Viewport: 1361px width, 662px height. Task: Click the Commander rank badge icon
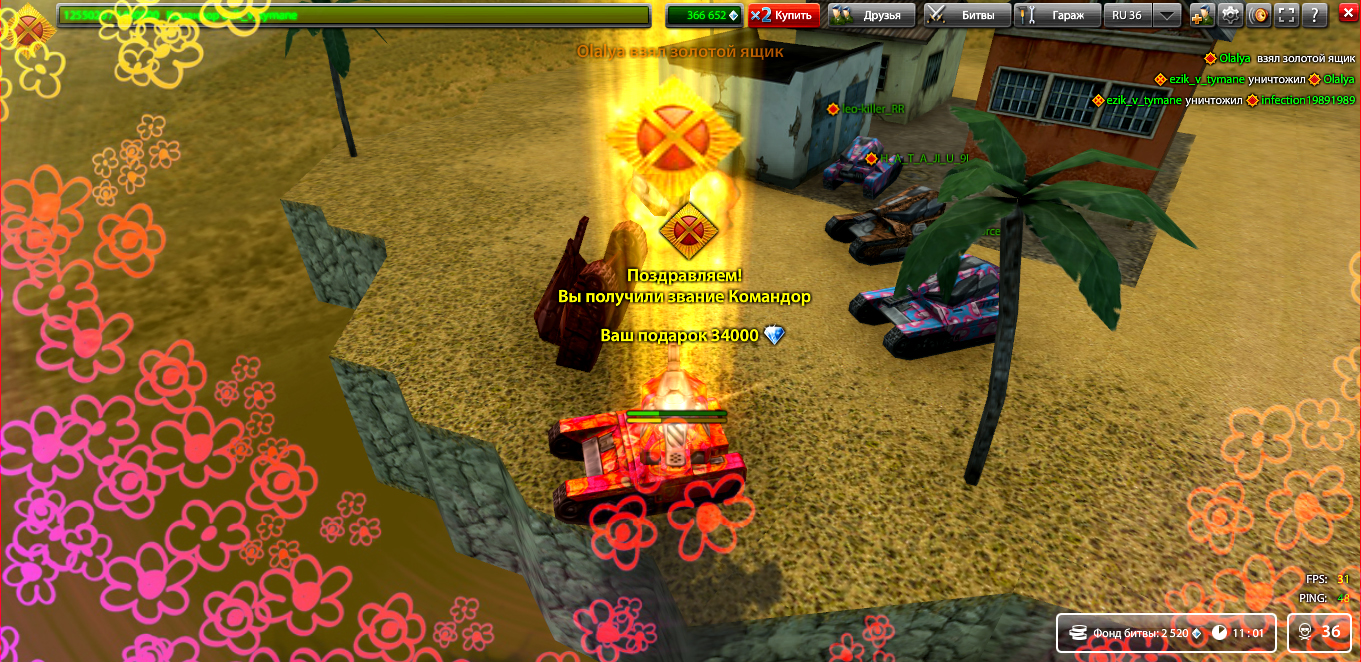pos(28,27)
